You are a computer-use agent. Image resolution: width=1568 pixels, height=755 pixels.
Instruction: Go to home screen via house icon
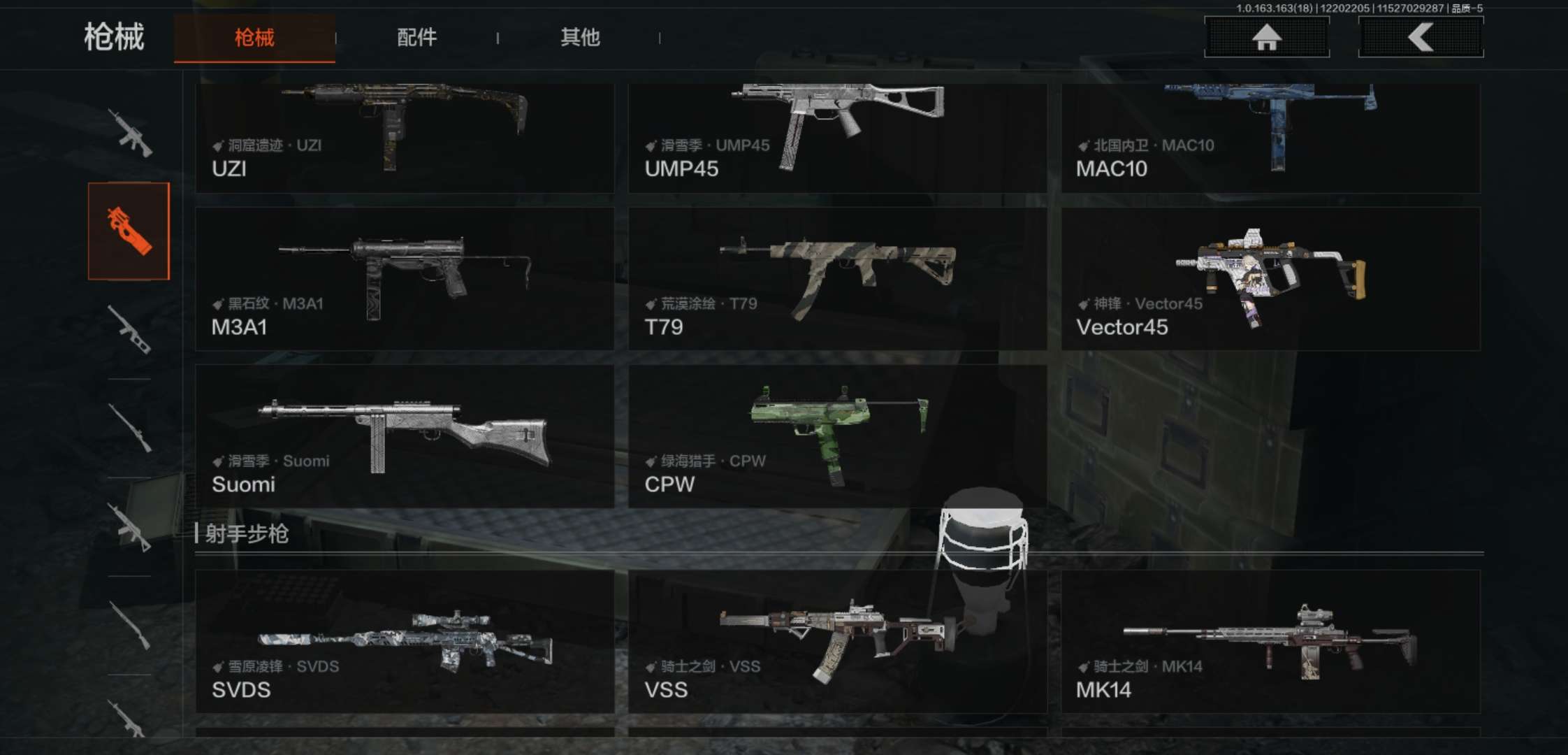[x=1266, y=37]
